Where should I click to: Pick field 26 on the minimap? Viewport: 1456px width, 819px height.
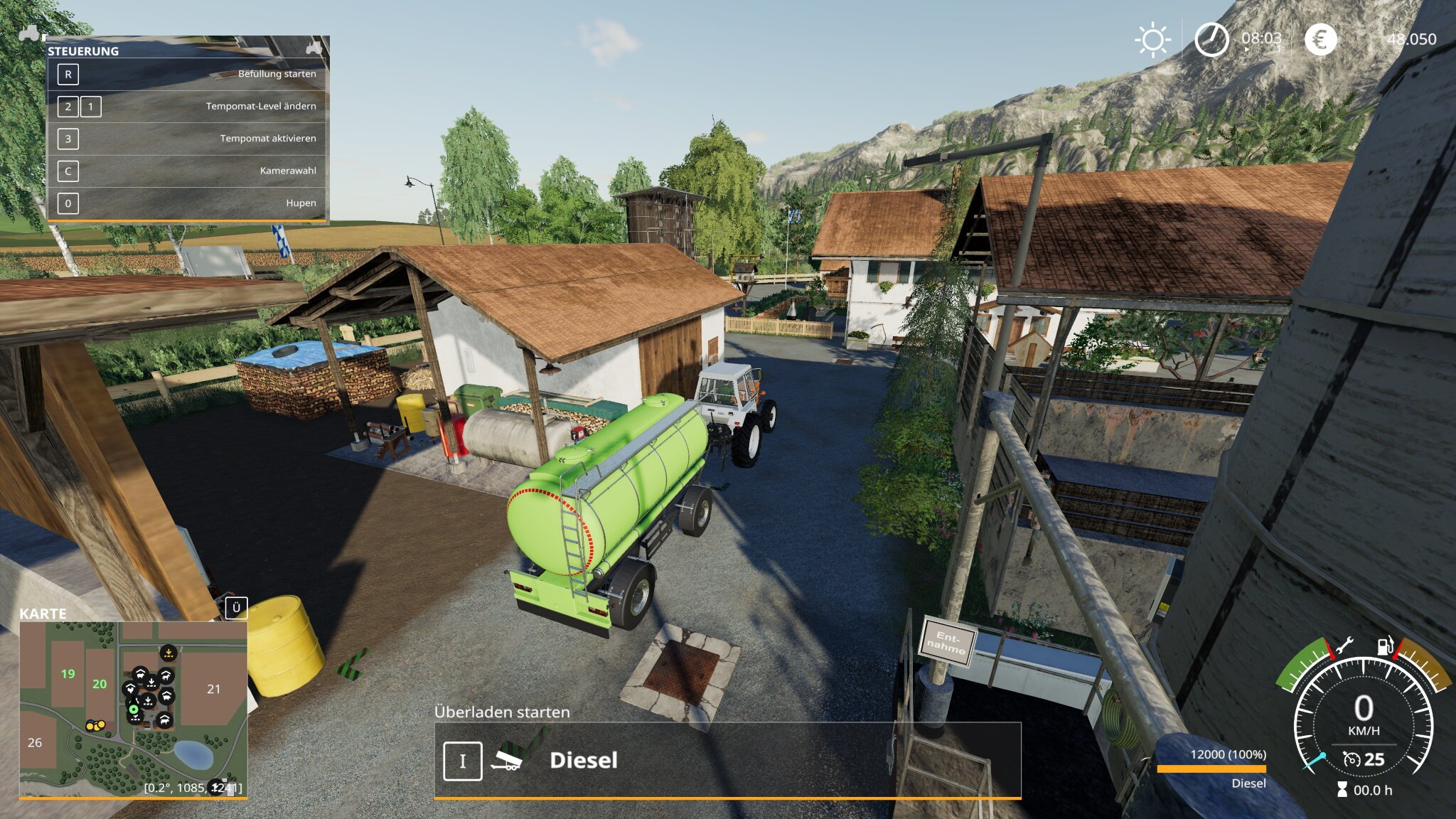(x=35, y=742)
